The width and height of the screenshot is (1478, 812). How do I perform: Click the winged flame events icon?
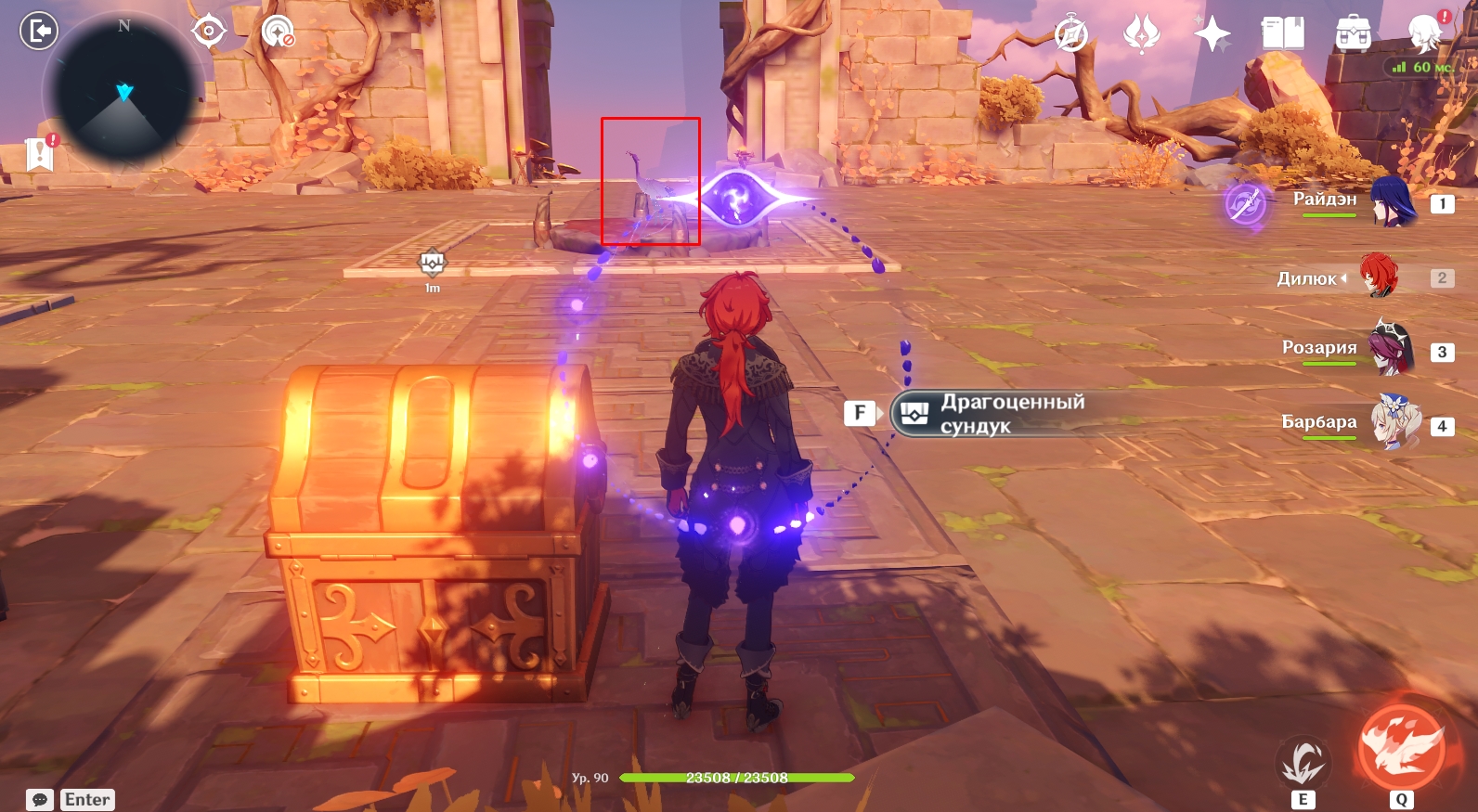1141,34
